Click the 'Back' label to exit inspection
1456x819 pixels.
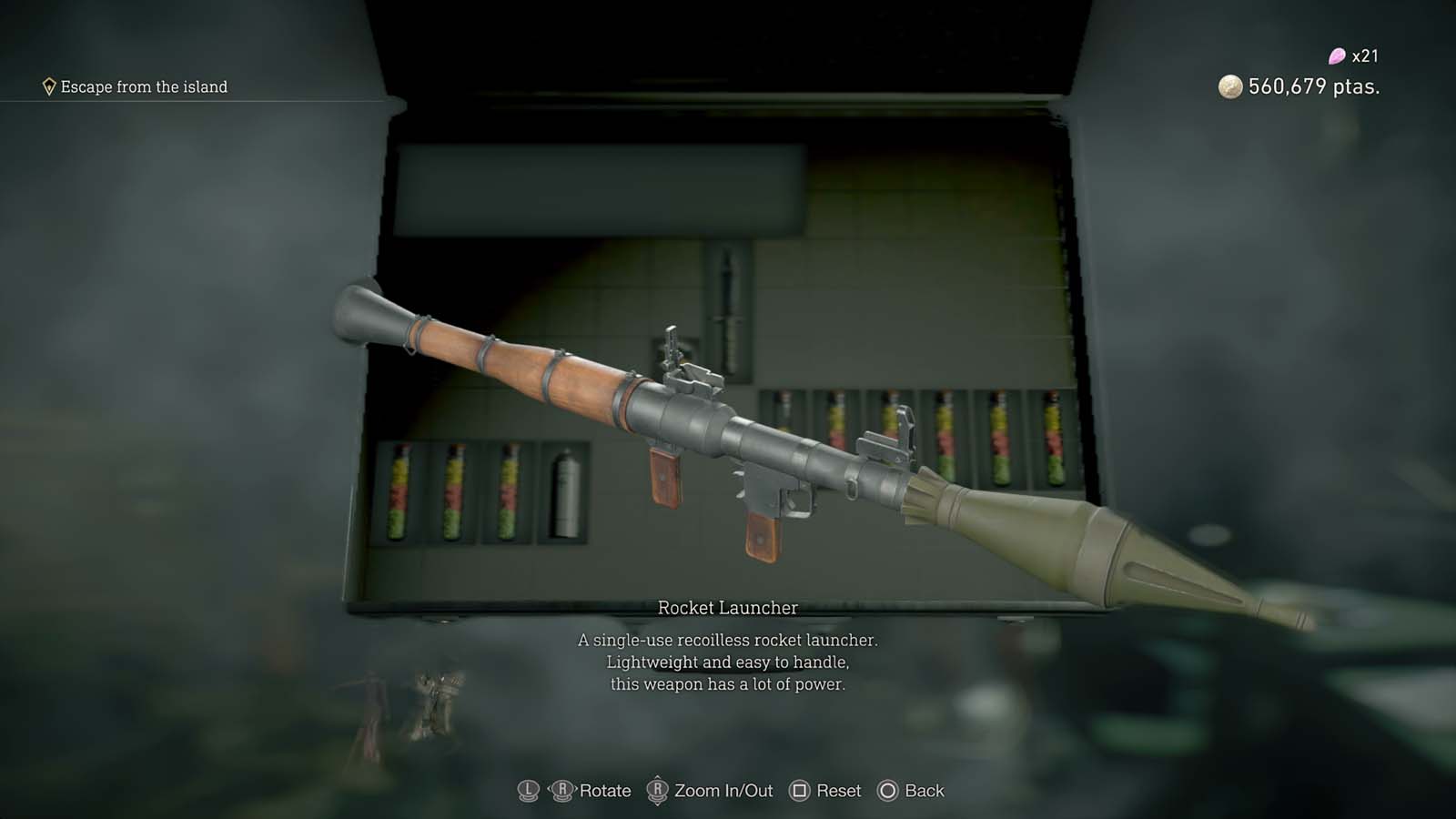coord(922,791)
